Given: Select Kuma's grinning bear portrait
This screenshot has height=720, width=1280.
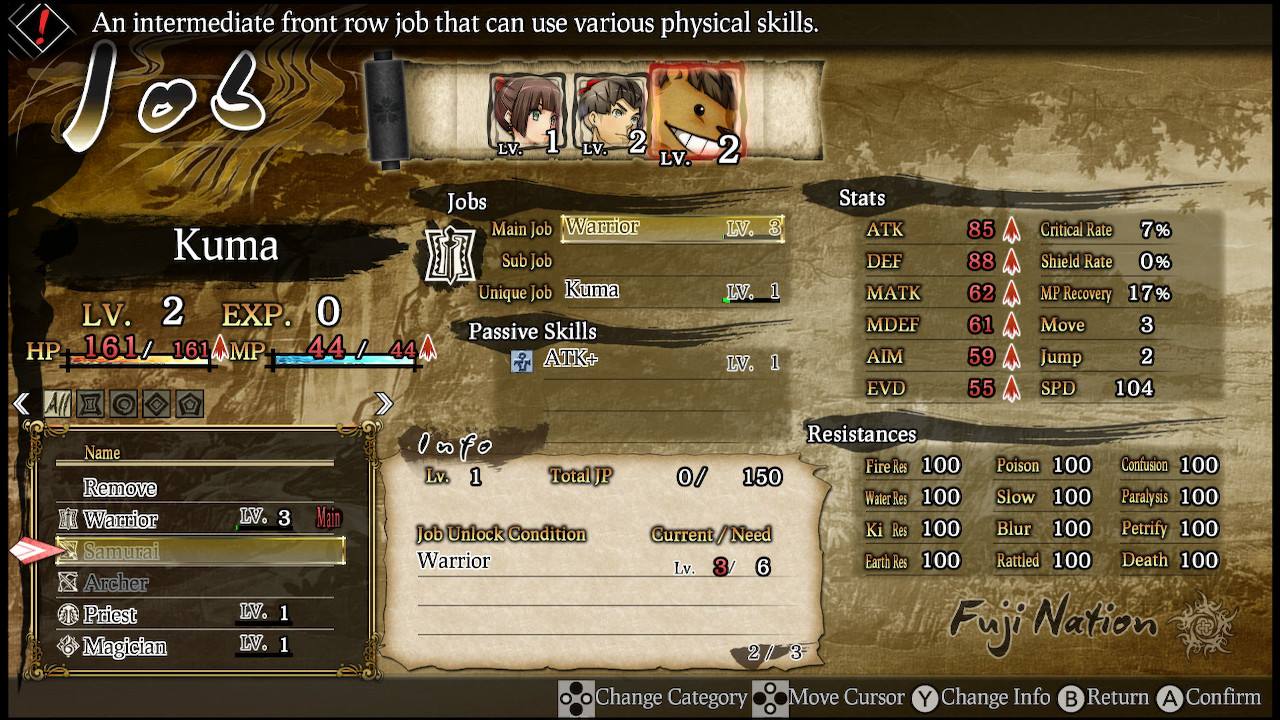Looking at the screenshot, I should click(697, 113).
